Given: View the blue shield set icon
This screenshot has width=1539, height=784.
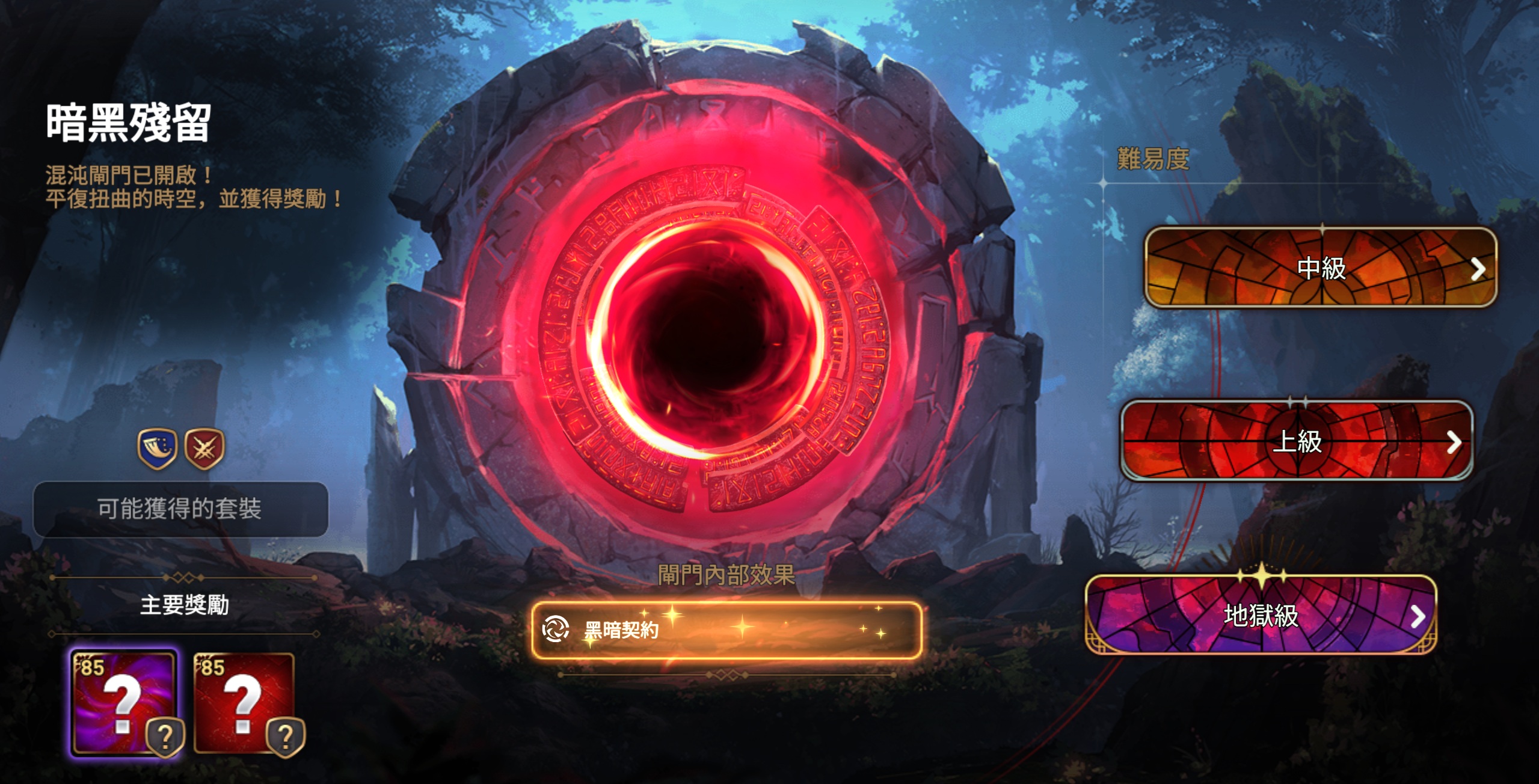Looking at the screenshot, I should click(x=158, y=449).
